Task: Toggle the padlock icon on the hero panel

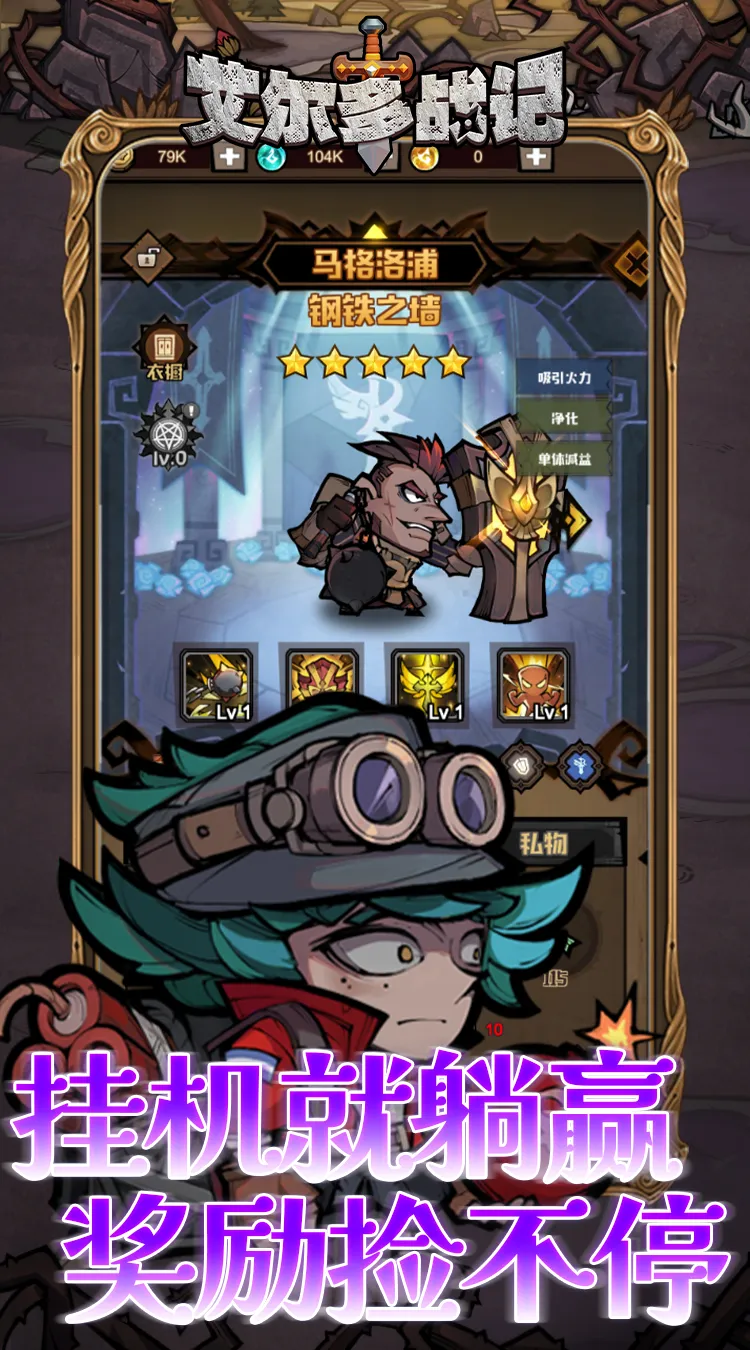Action: click(147, 259)
